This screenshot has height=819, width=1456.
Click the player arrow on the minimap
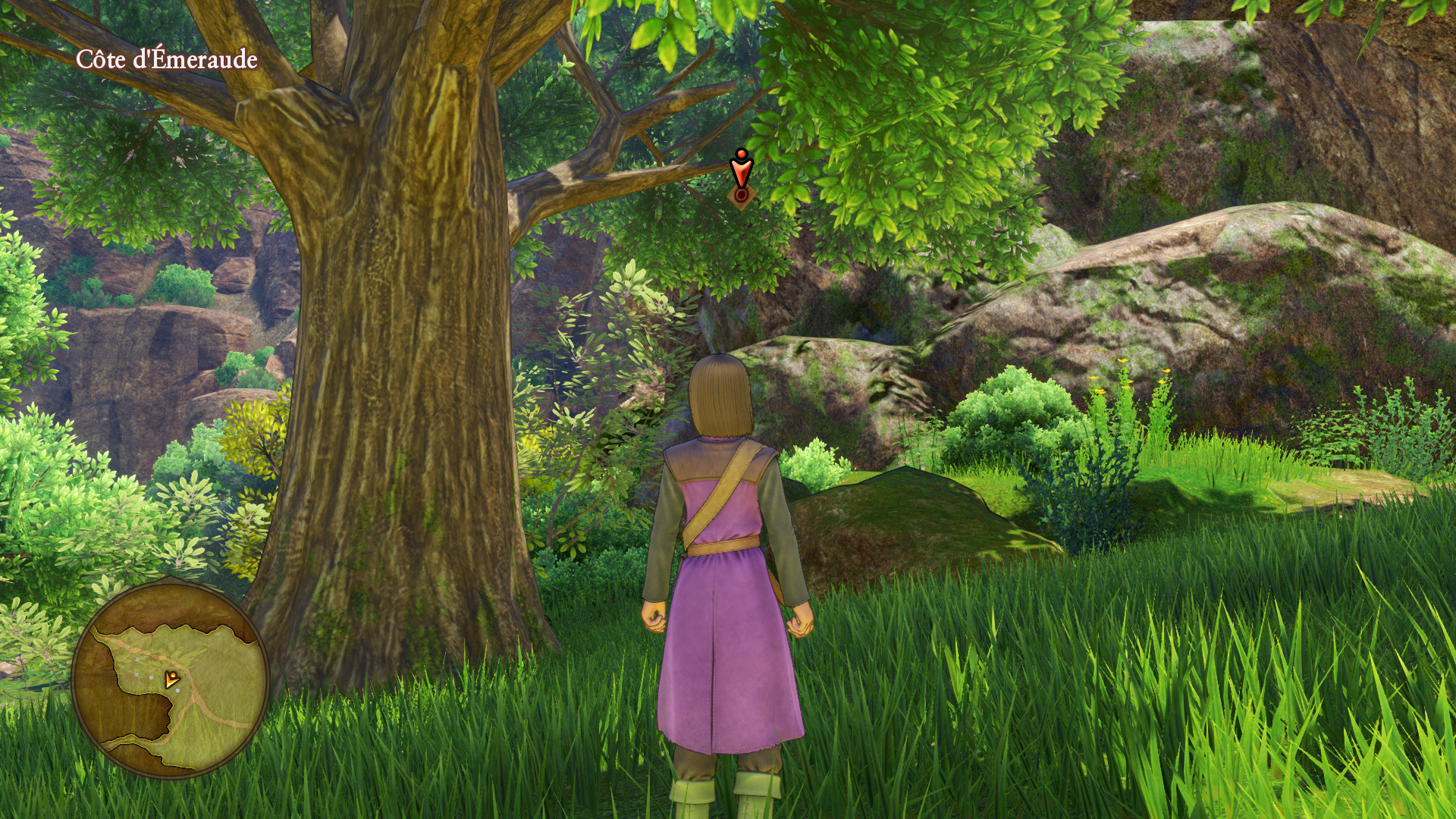point(172,679)
